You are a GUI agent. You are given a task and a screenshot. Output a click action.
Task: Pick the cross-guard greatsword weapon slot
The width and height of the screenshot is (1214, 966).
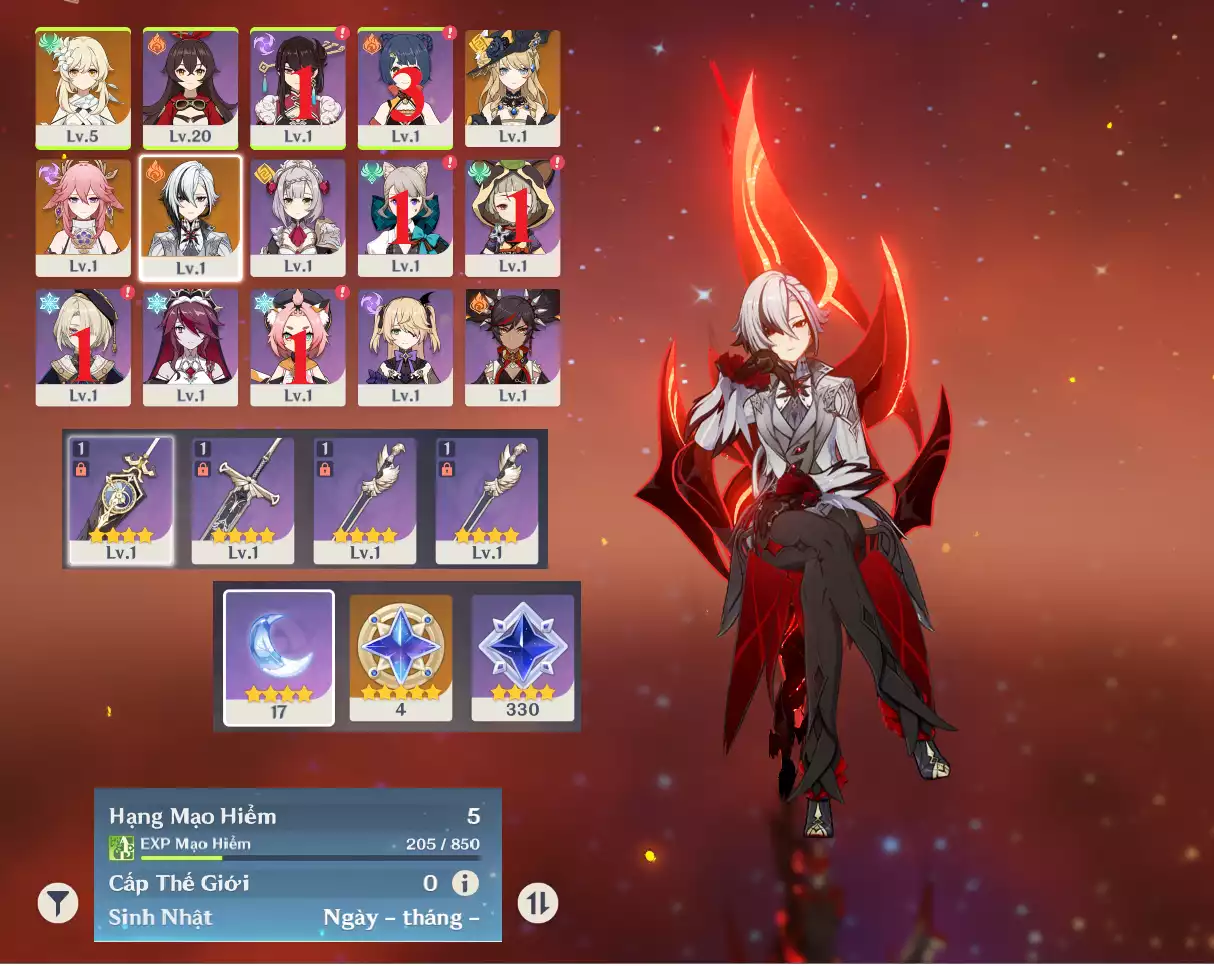(243, 499)
